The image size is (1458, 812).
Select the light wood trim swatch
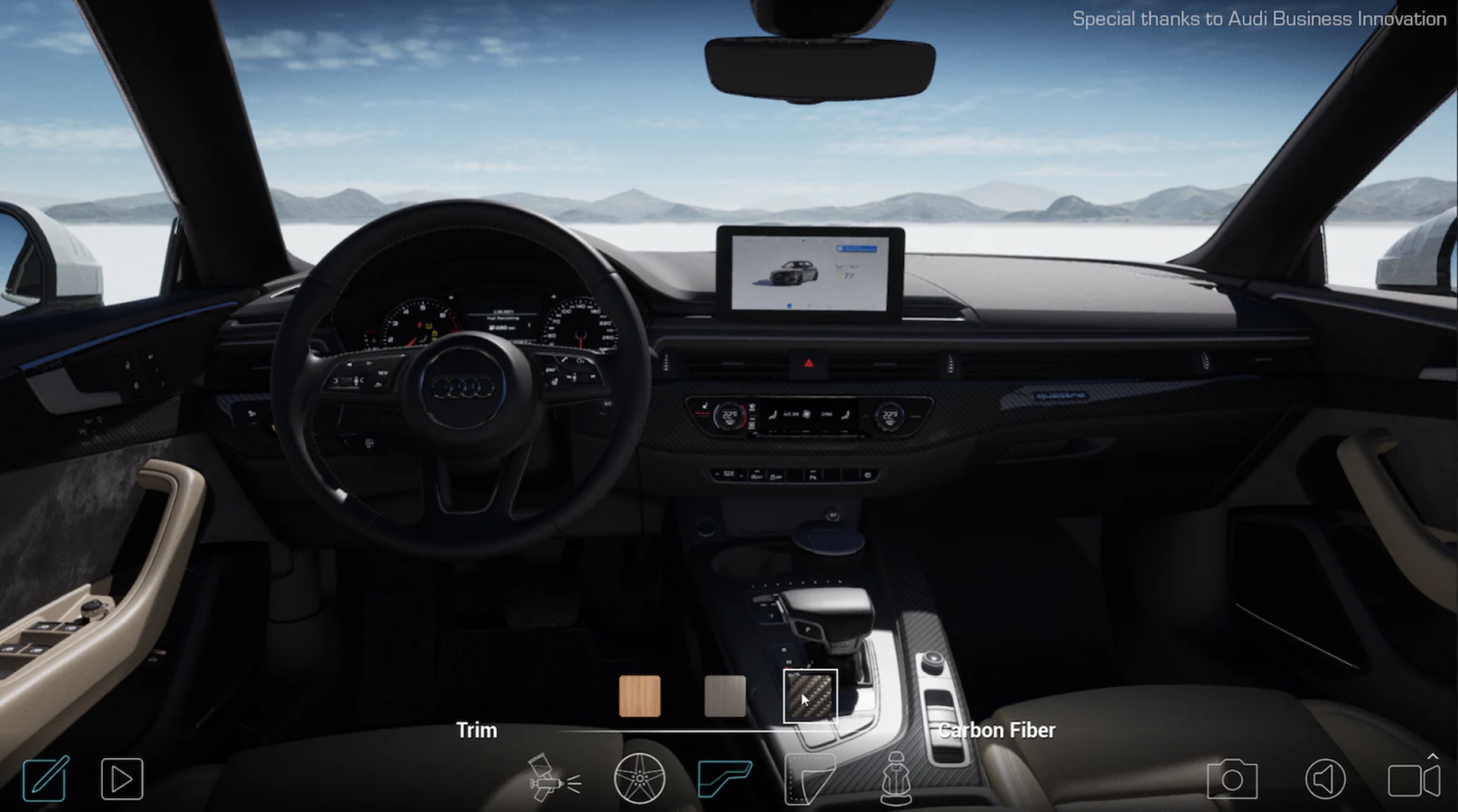coord(639,696)
